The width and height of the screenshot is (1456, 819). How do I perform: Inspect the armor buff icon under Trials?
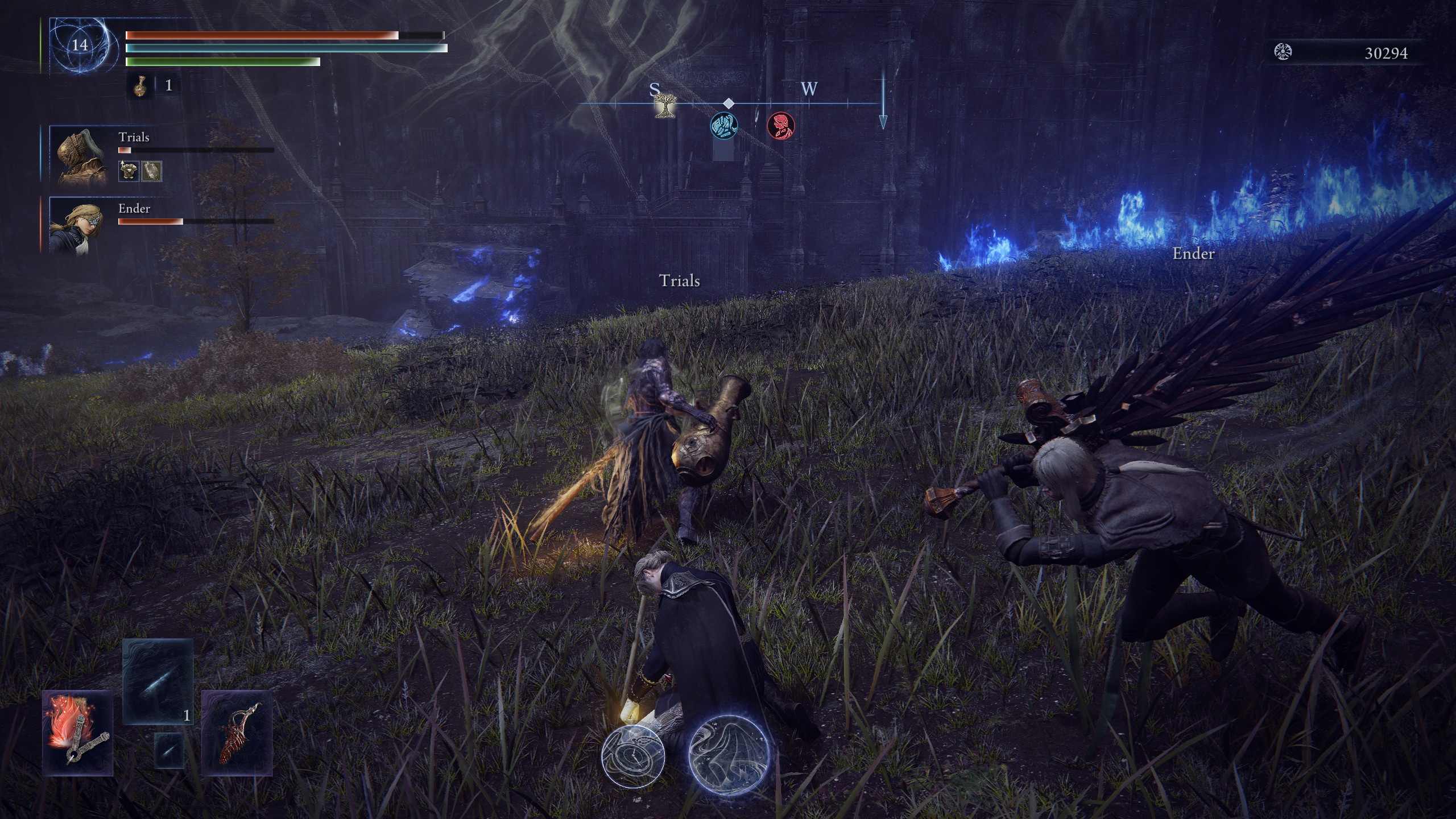click(x=129, y=171)
